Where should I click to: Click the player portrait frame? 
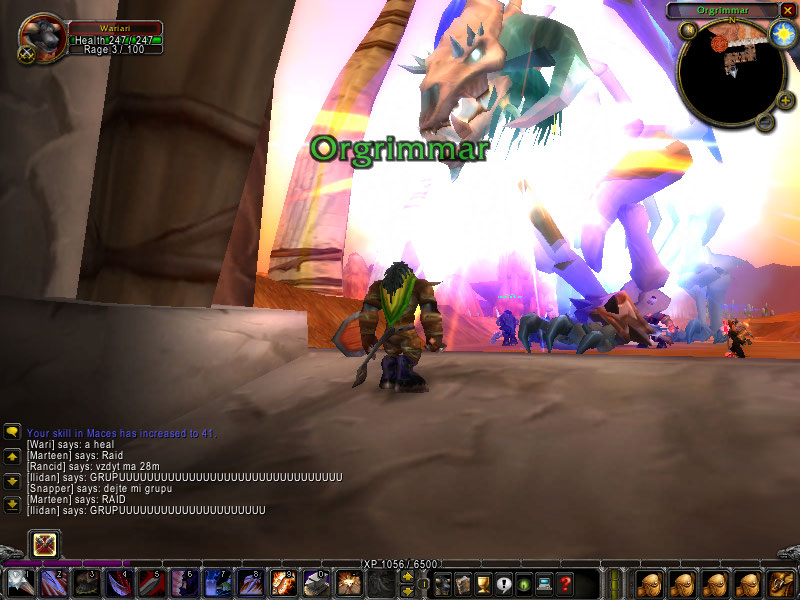point(41,36)
